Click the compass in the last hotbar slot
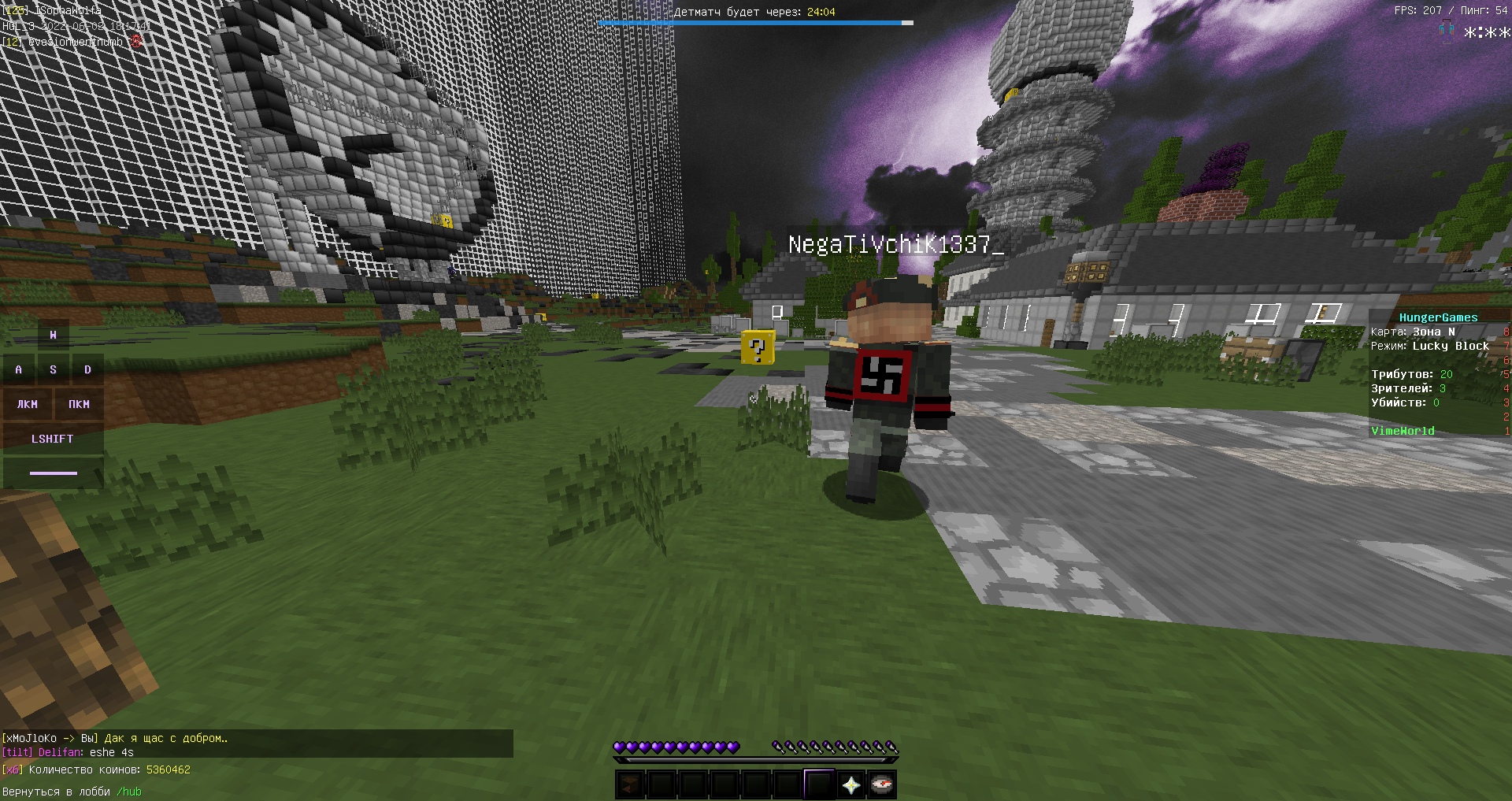 tap(884, 784)
